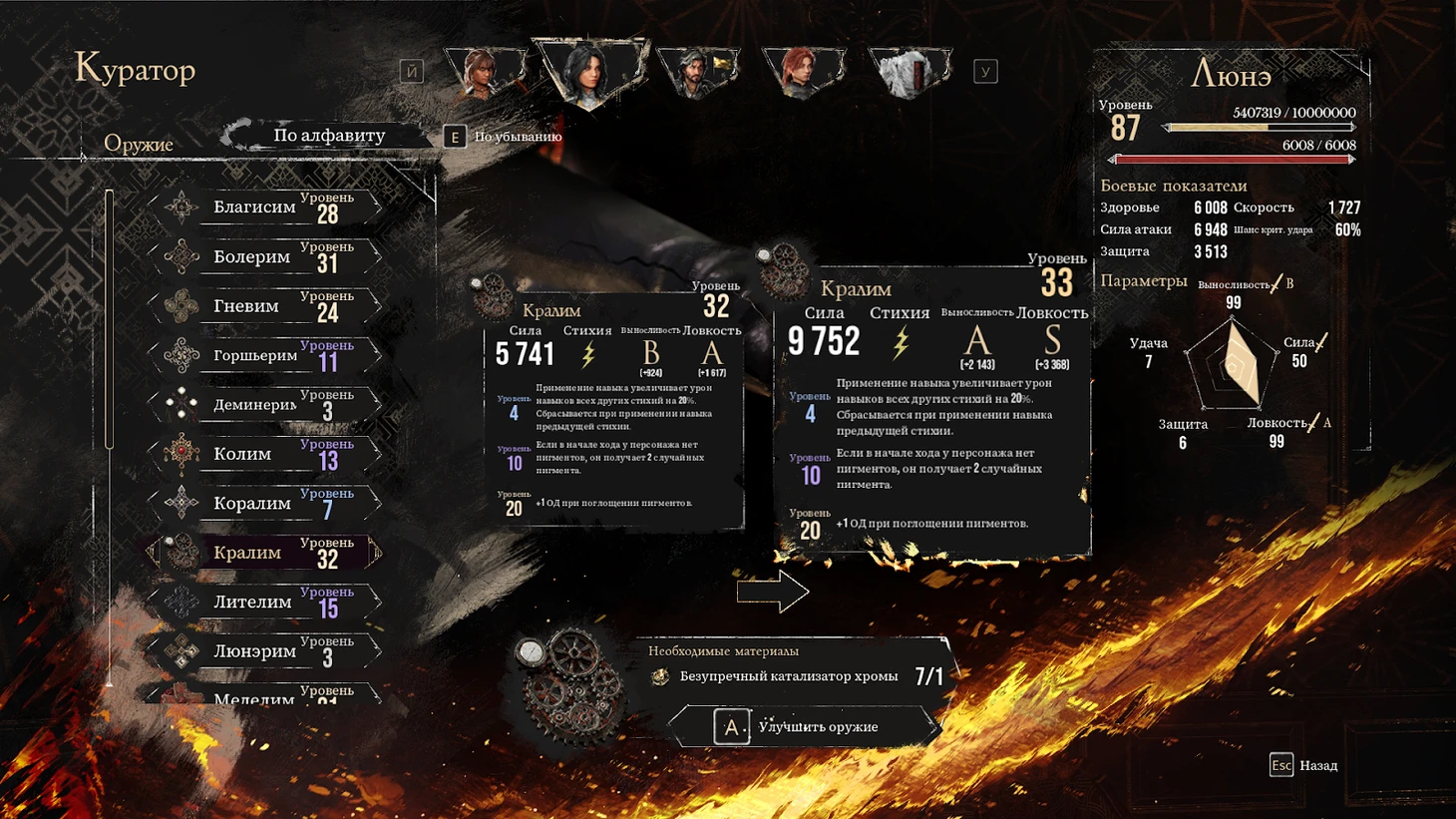Switch to the red-haired character portrait

[803, 72]
